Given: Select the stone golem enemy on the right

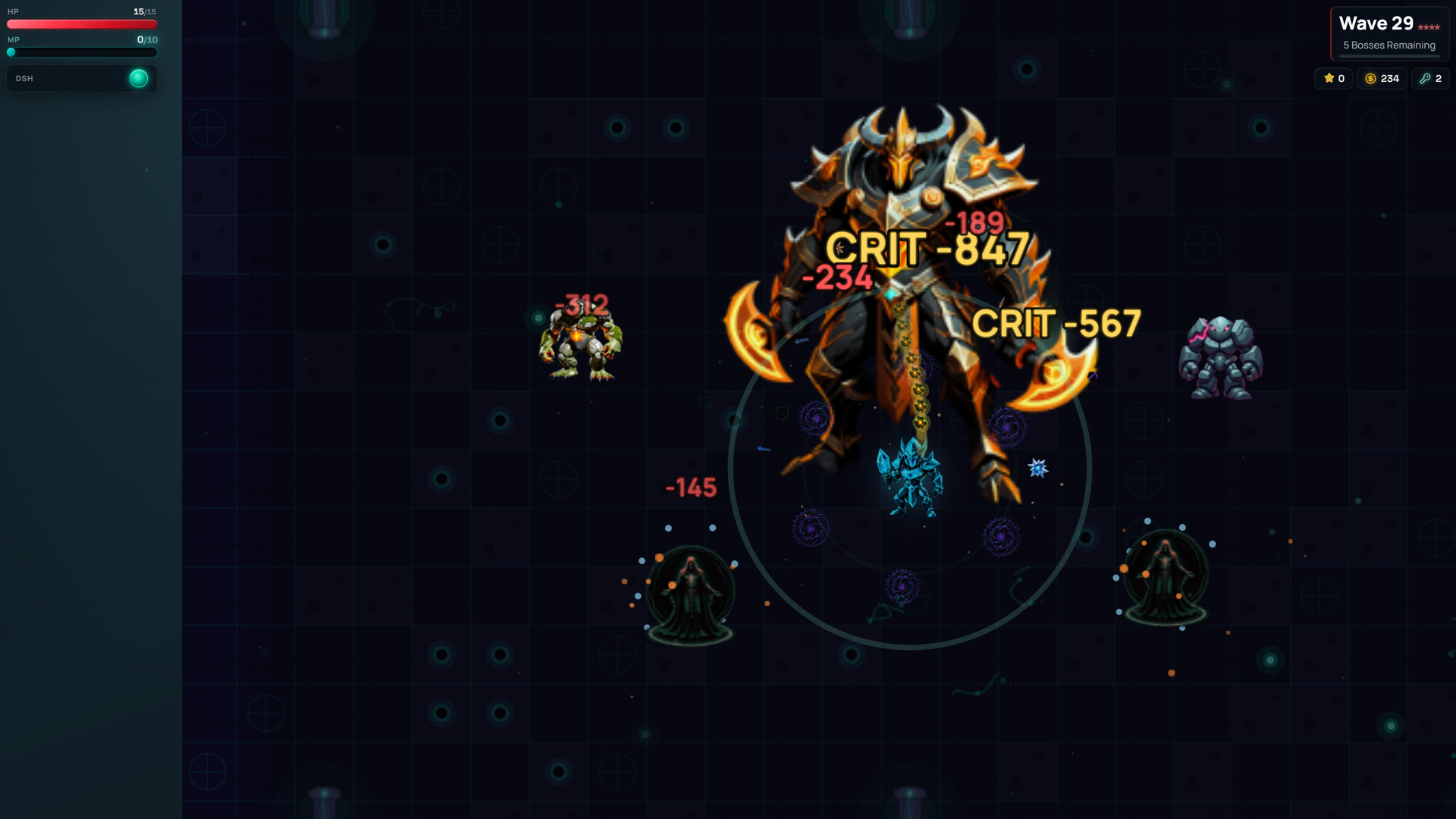Looking at the screenshot, I should 1221,356.
